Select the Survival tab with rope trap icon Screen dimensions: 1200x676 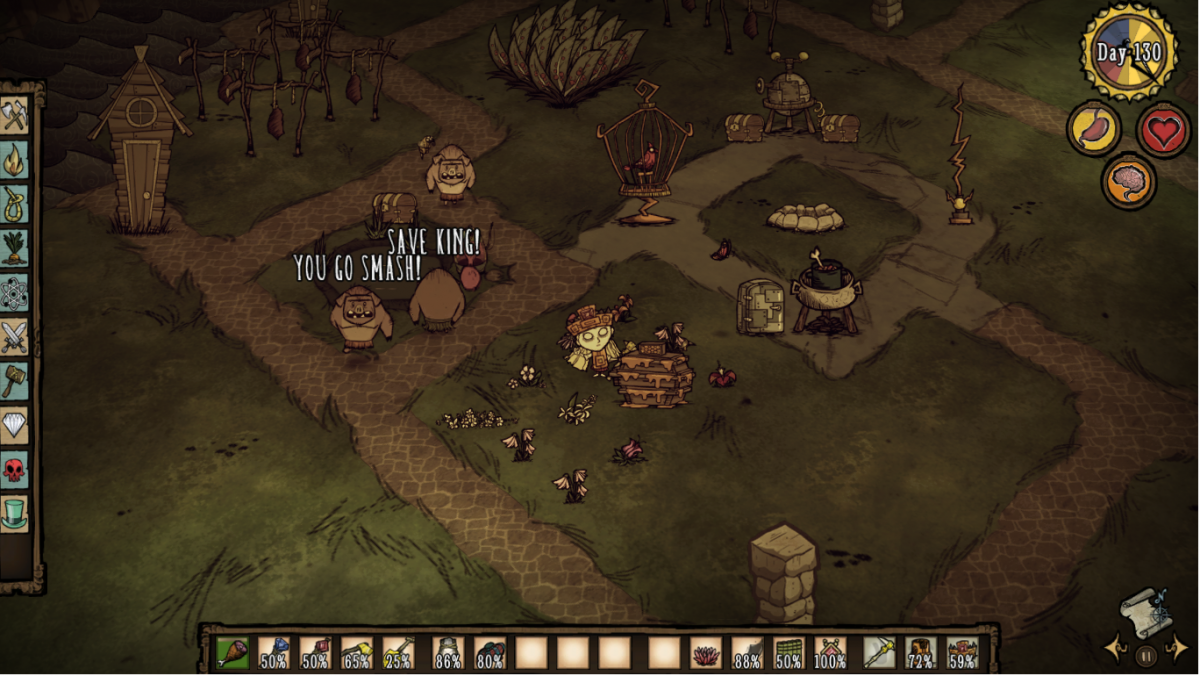point(14,203)
